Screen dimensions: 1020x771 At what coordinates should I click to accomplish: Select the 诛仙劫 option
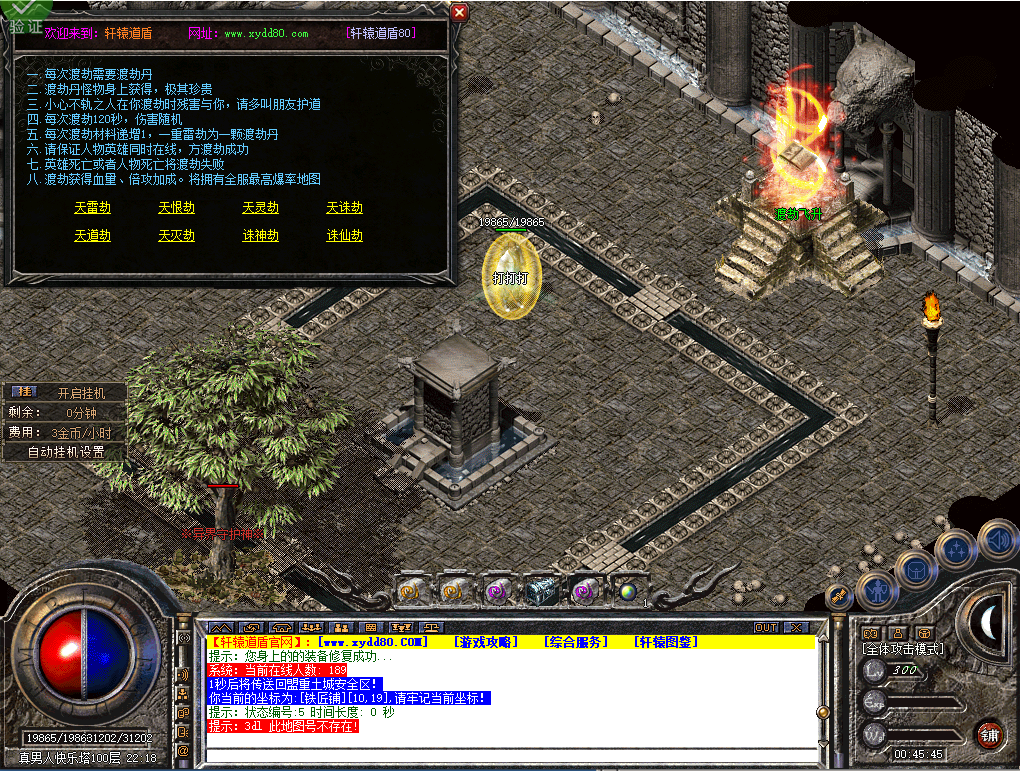point(344,236)
